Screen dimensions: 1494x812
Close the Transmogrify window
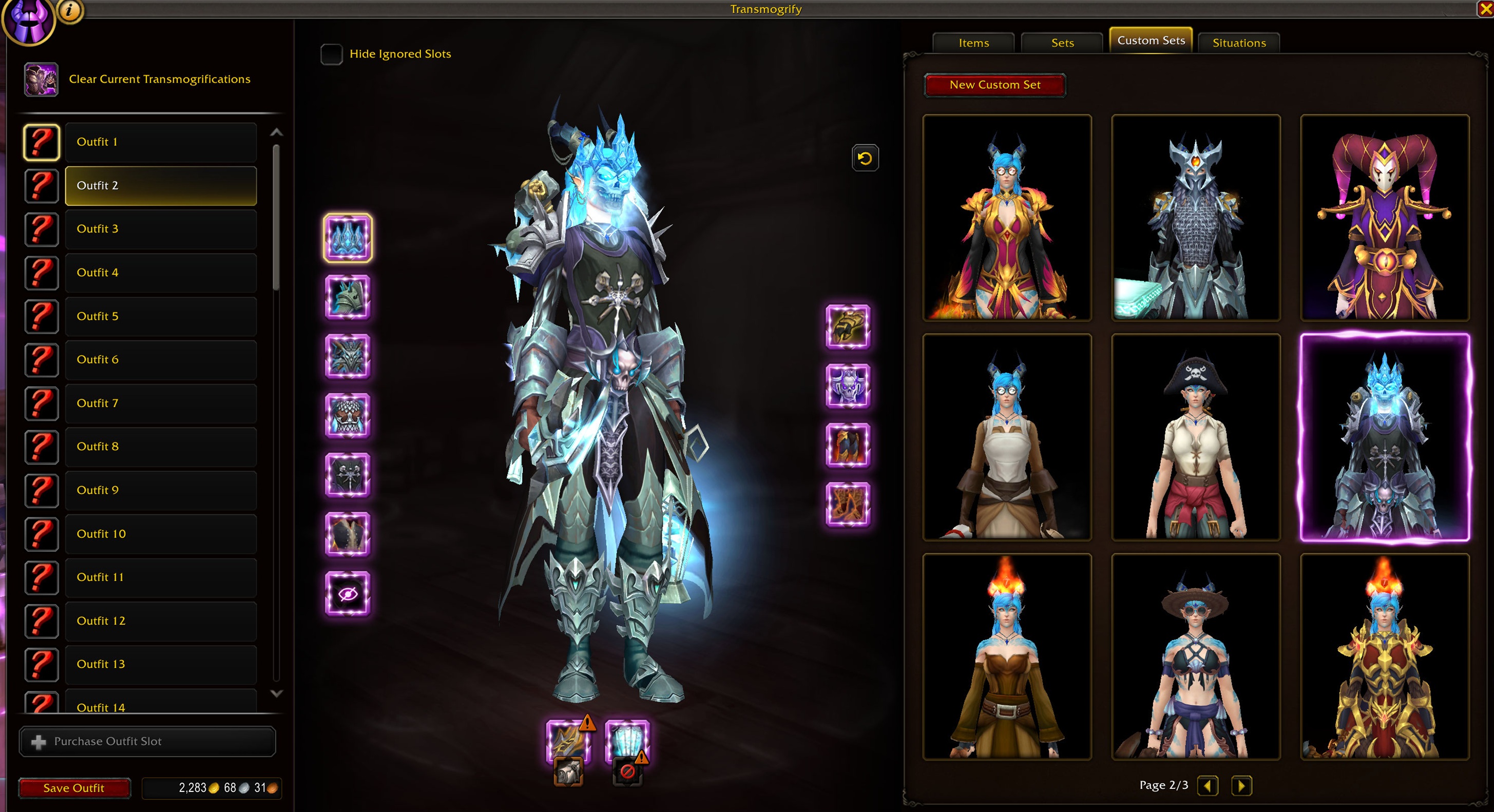pyautogui.click(x=1485, y=9)
